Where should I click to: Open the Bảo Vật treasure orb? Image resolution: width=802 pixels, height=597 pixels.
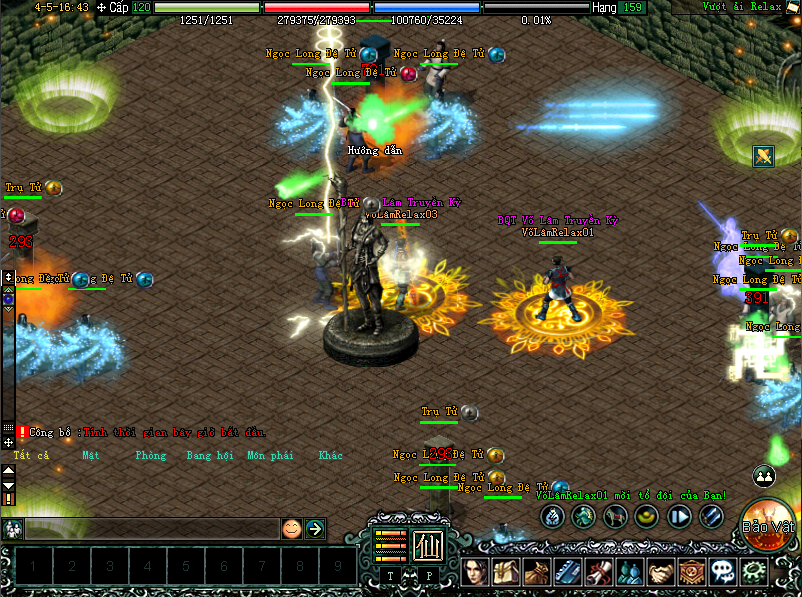point(767,523)
